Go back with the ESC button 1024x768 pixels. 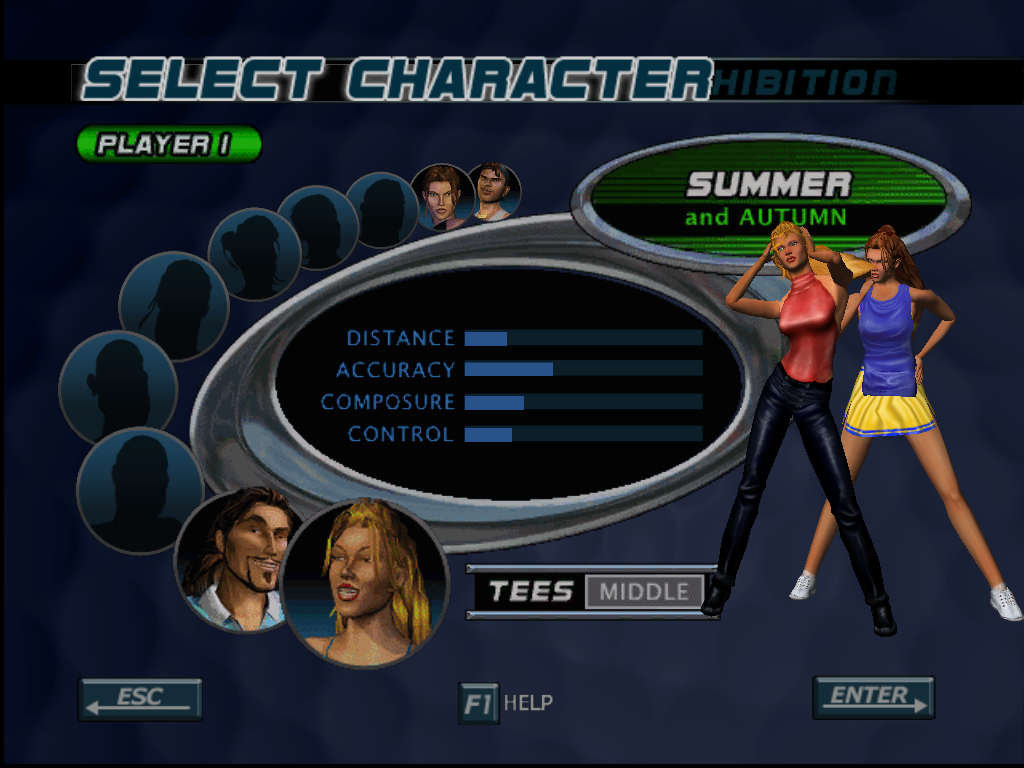point(140,699)
